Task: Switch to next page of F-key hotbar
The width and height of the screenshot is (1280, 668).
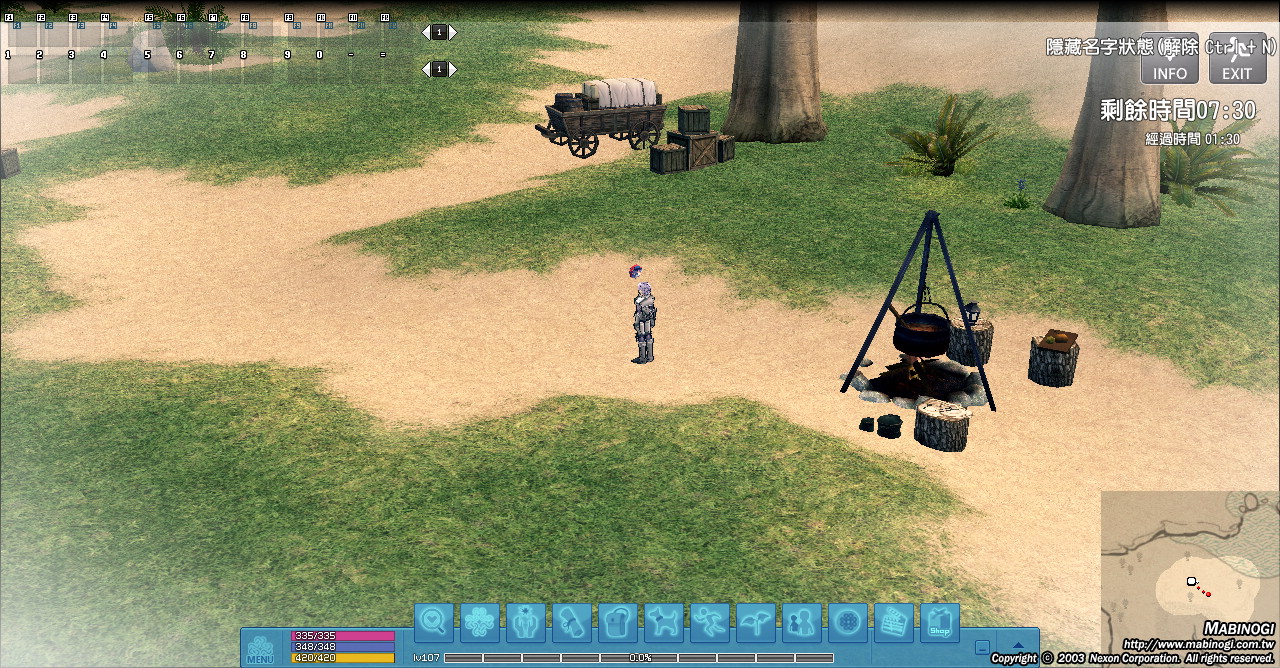Action: (453, 32)
